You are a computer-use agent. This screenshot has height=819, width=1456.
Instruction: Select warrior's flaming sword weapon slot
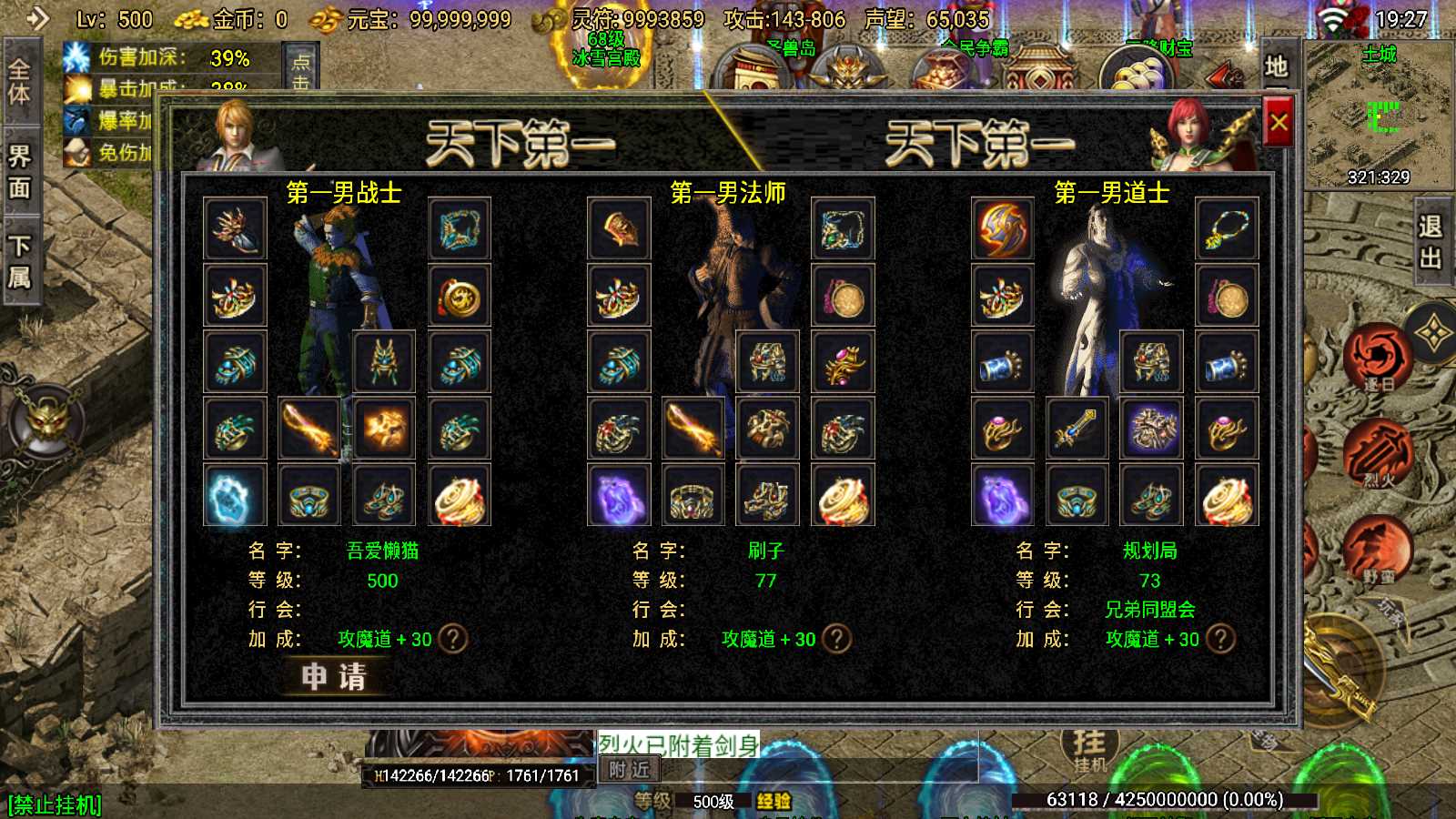coord(309,429)
